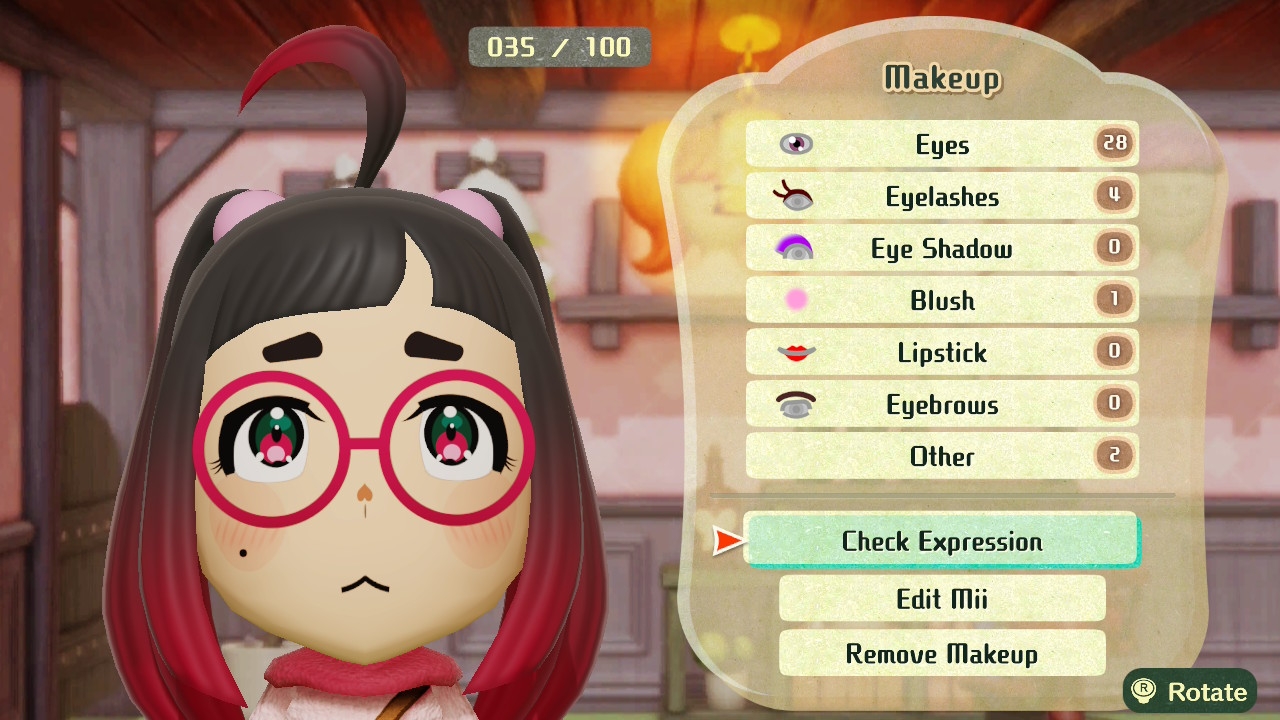Select the Eyelashes makeup option

(941, 196)
